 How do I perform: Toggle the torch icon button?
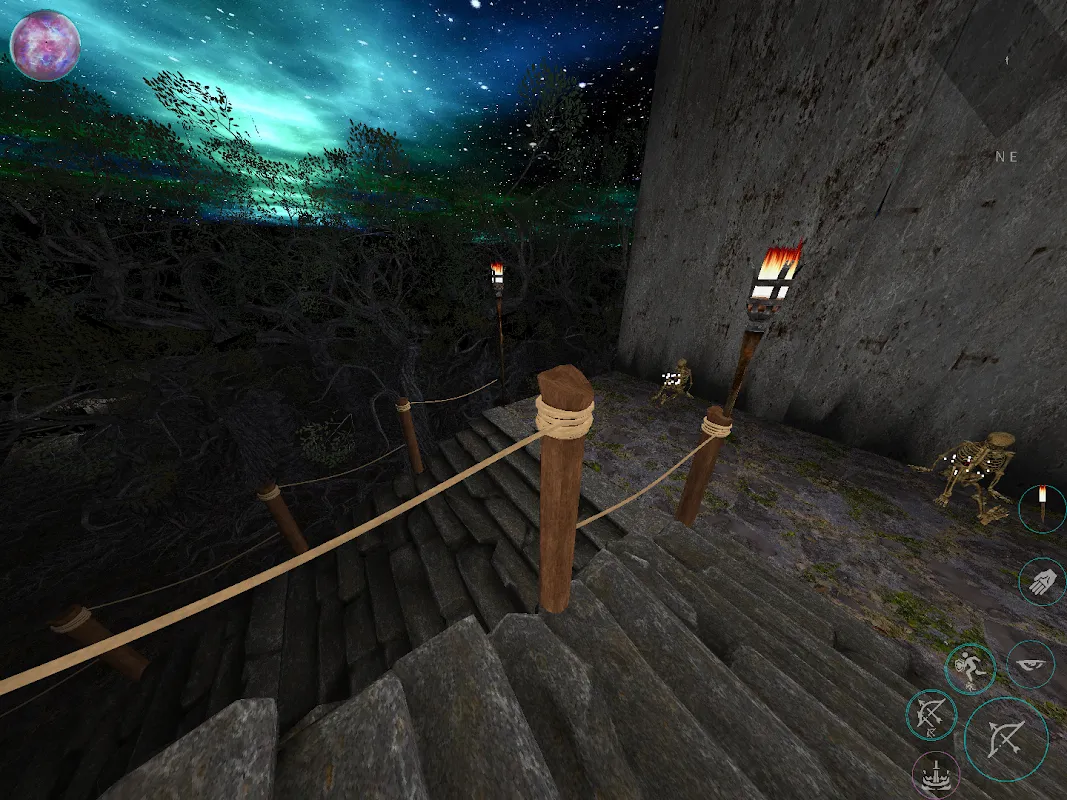[x=1042, y=508]
